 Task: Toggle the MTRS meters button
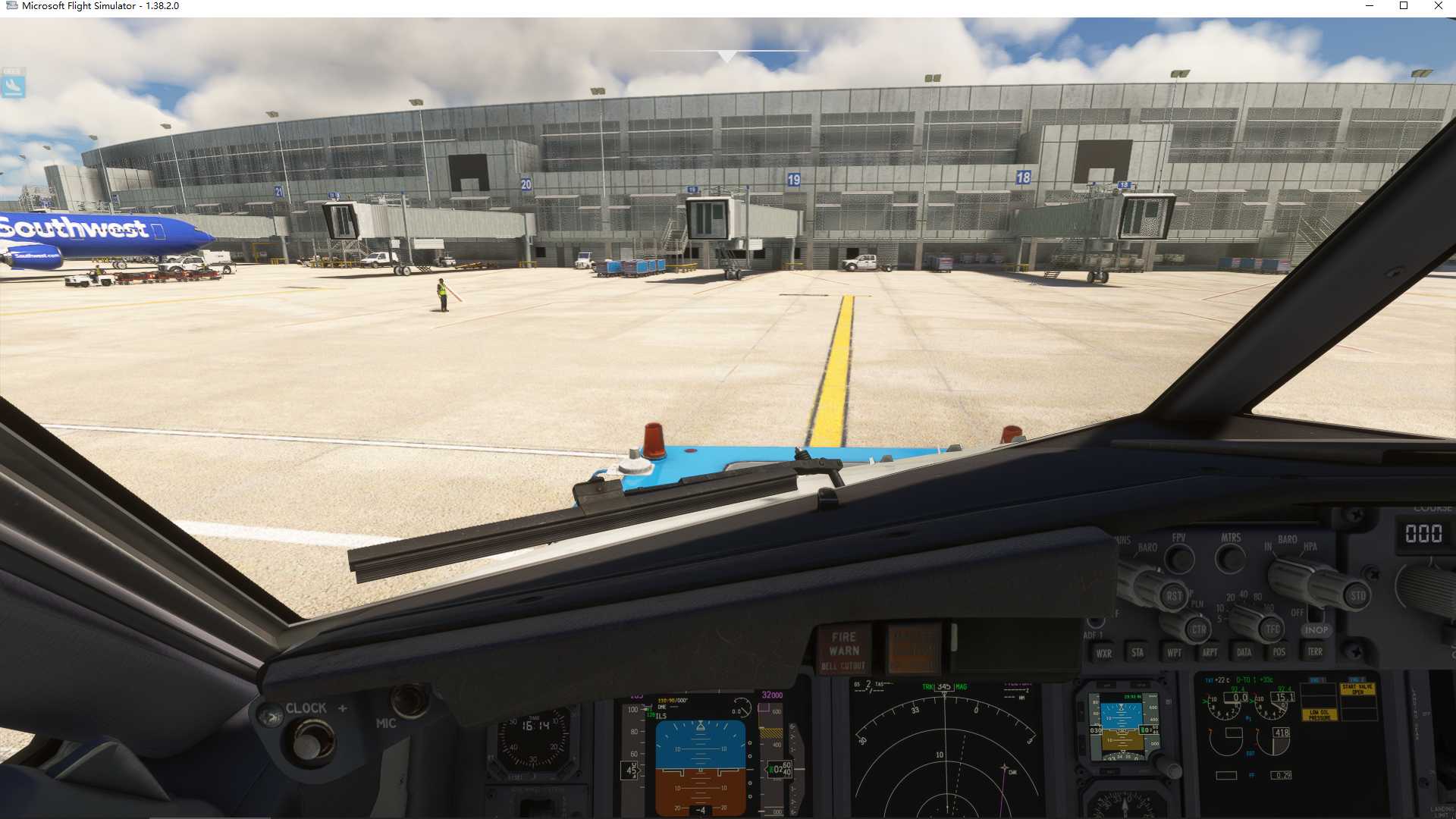point(1230,560)
